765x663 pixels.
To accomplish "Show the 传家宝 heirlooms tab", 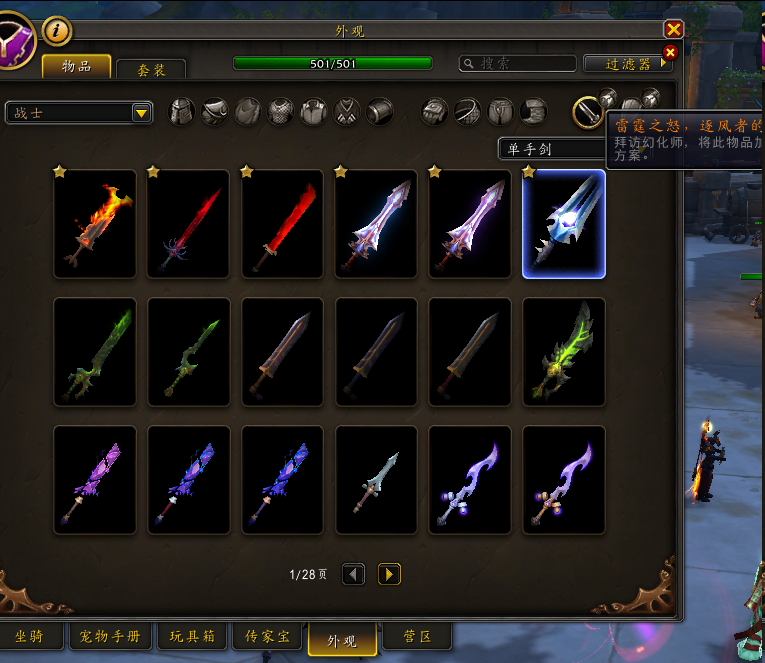I will 267,637.
